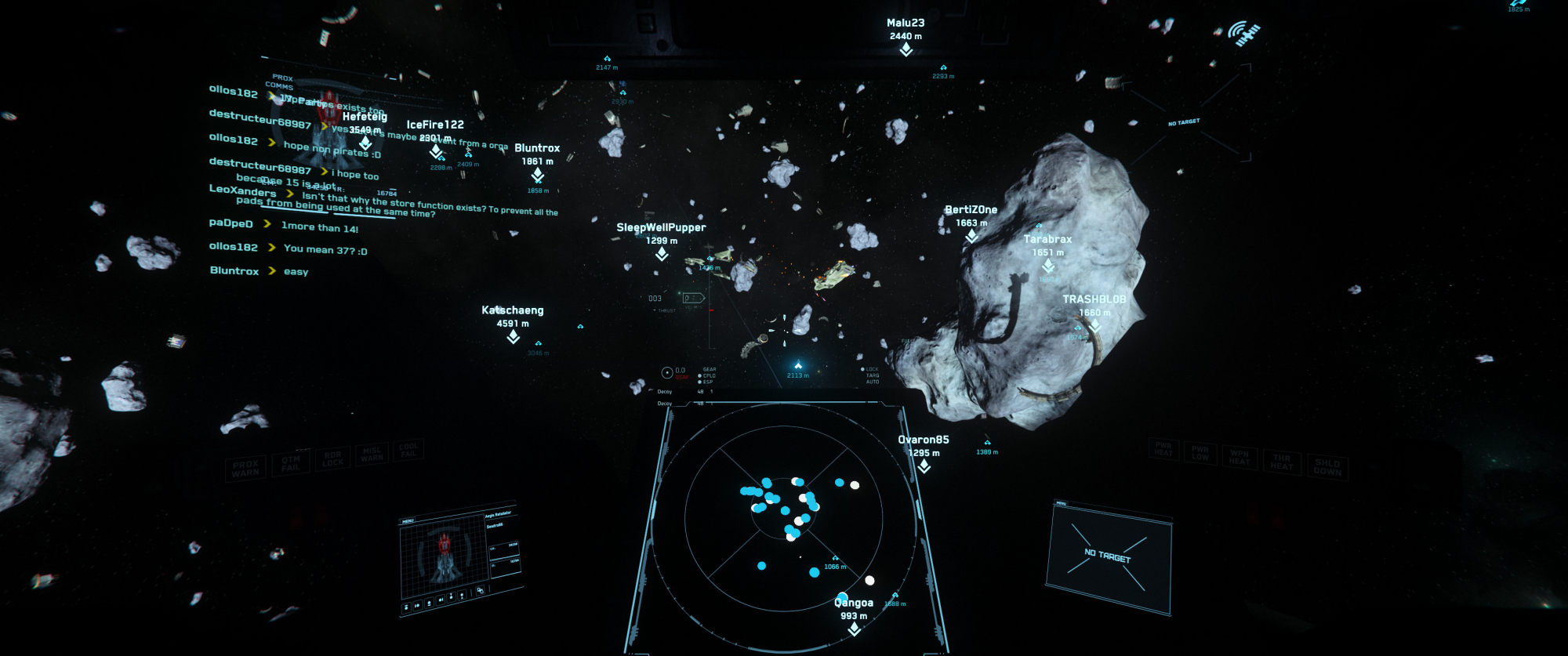Open the MENU tab on ship status display
This screenshot has height=656, width=1568.
click(x=408, y=521)
